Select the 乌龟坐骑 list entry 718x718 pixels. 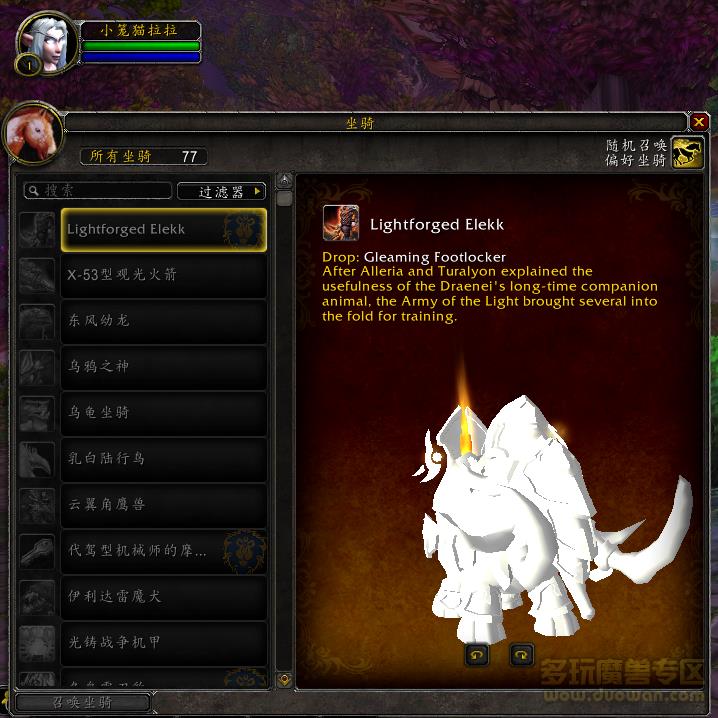pyautogui.click(x=164, y=413)
